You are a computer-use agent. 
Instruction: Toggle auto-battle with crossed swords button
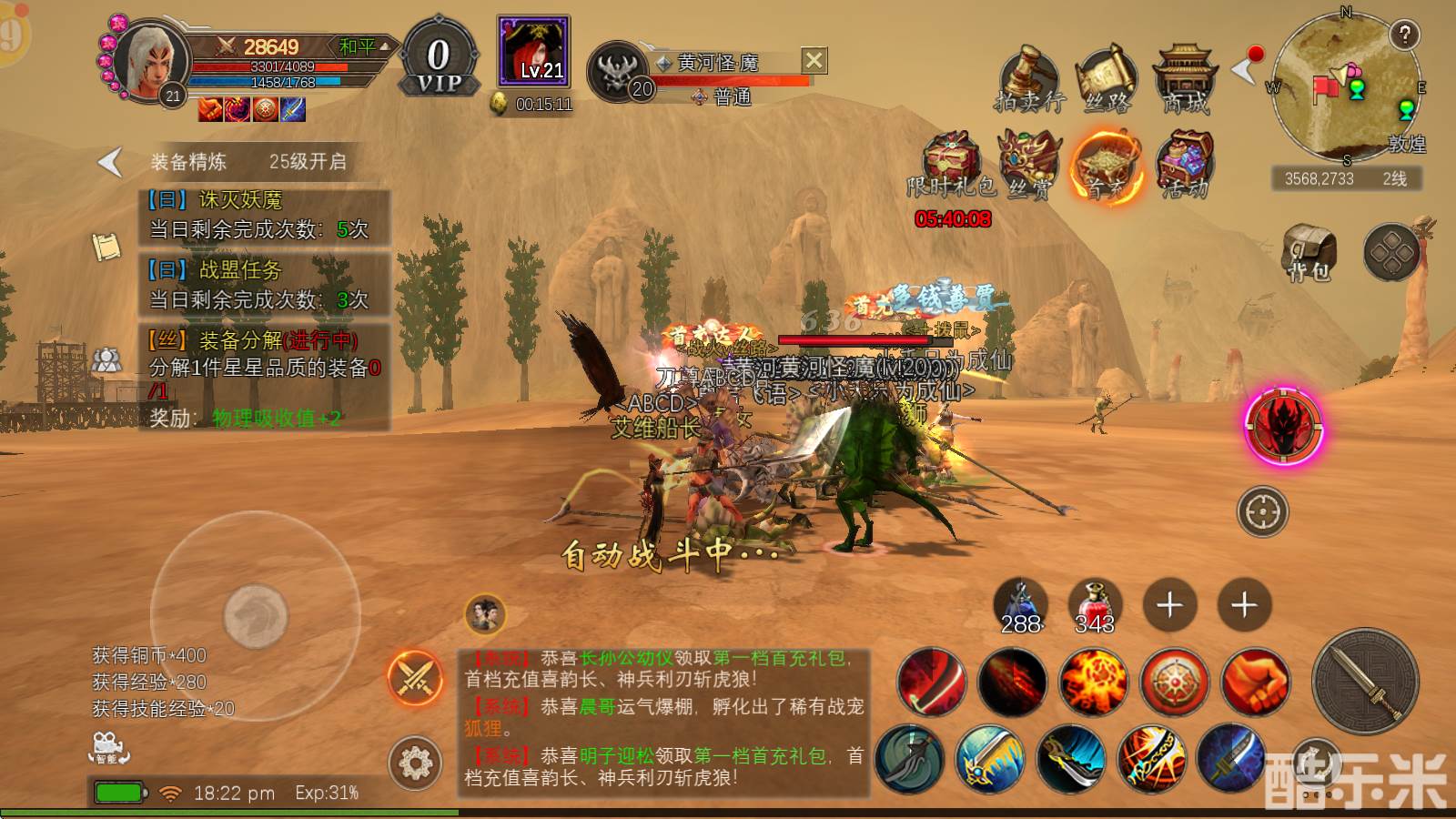415,679
